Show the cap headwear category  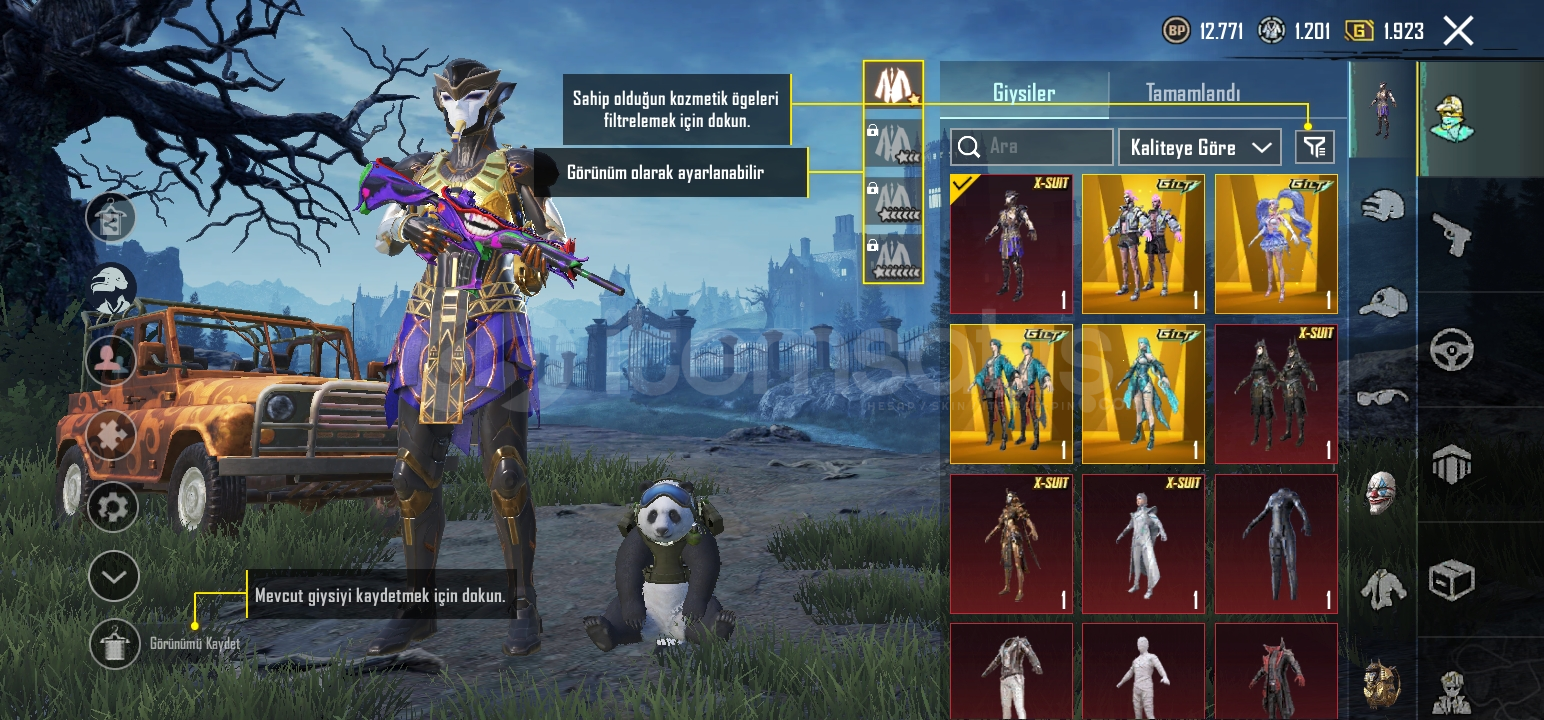point(1383,300)
